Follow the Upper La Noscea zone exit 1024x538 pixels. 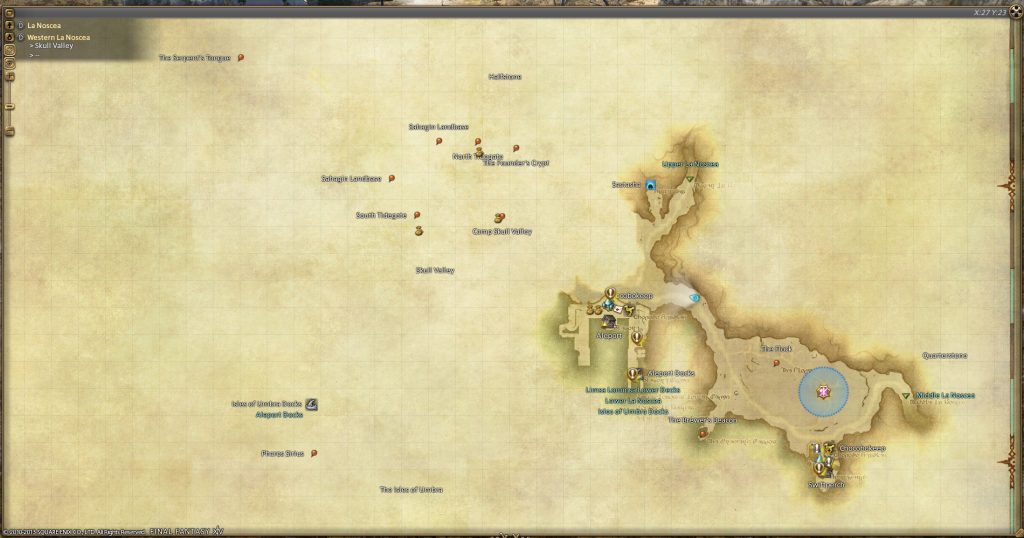[x=691, y=179]
